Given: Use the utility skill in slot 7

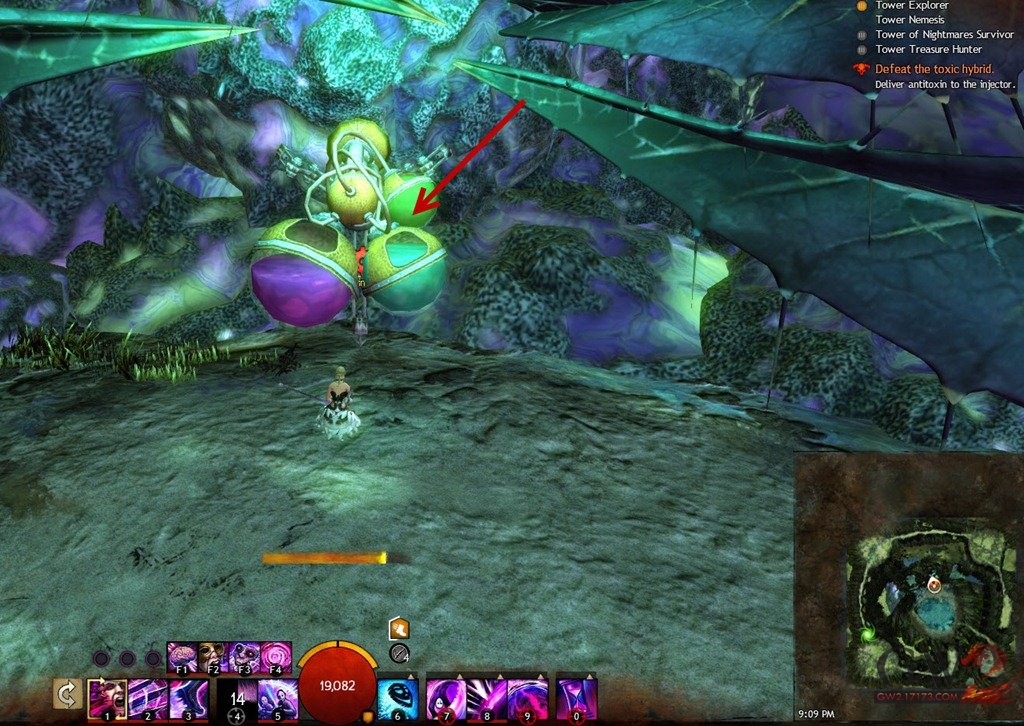Looking at the screenshot, I should (446, 697).
